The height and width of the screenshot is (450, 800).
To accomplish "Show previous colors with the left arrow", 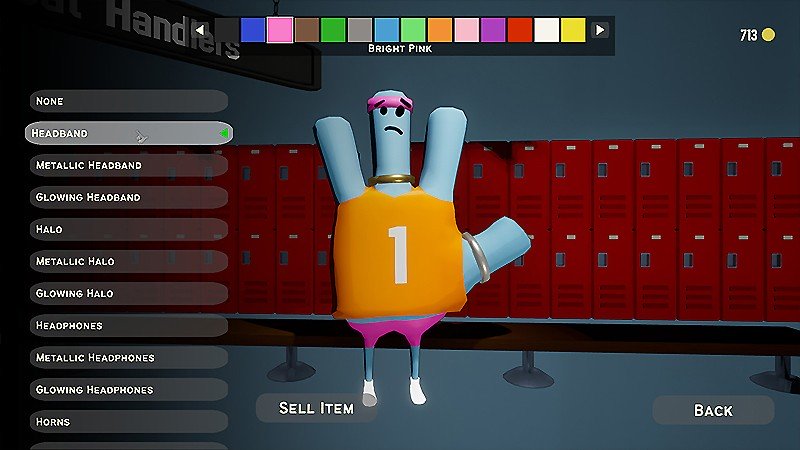I will (200, 29).
